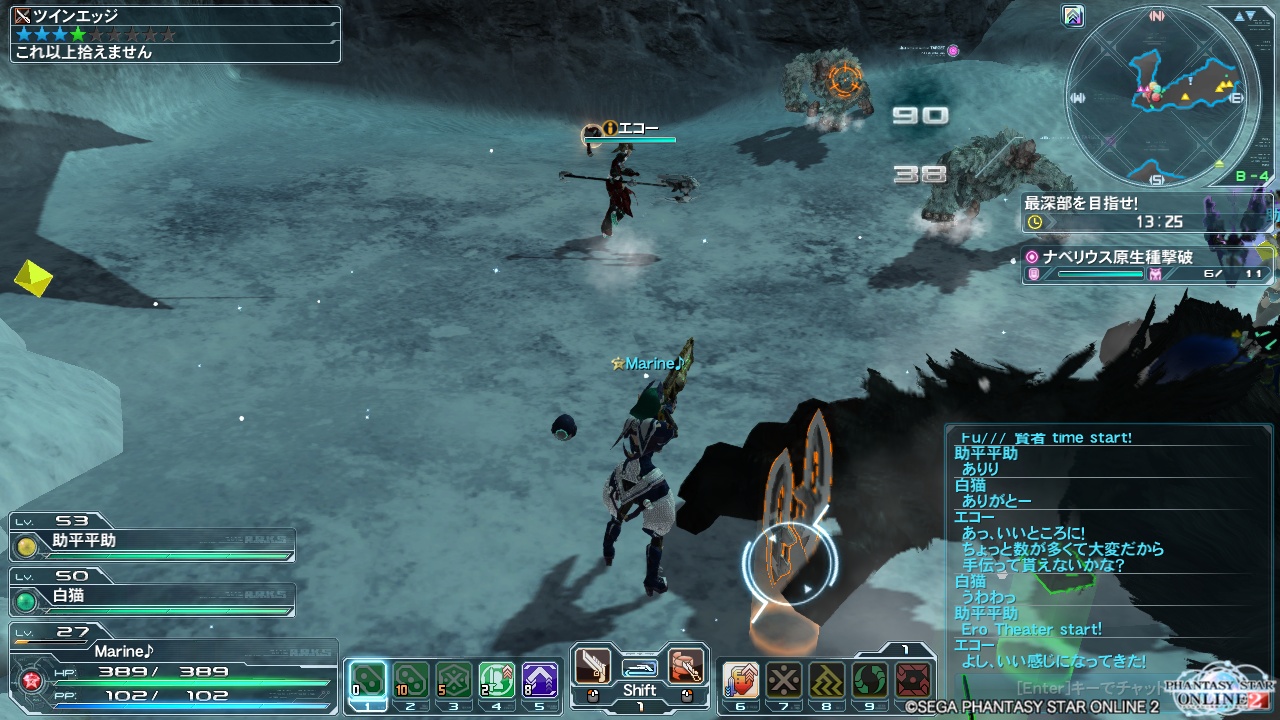Select the 最深部を目指せ! quest objective panel
1280x720 pixels.
coord(1147,212)
